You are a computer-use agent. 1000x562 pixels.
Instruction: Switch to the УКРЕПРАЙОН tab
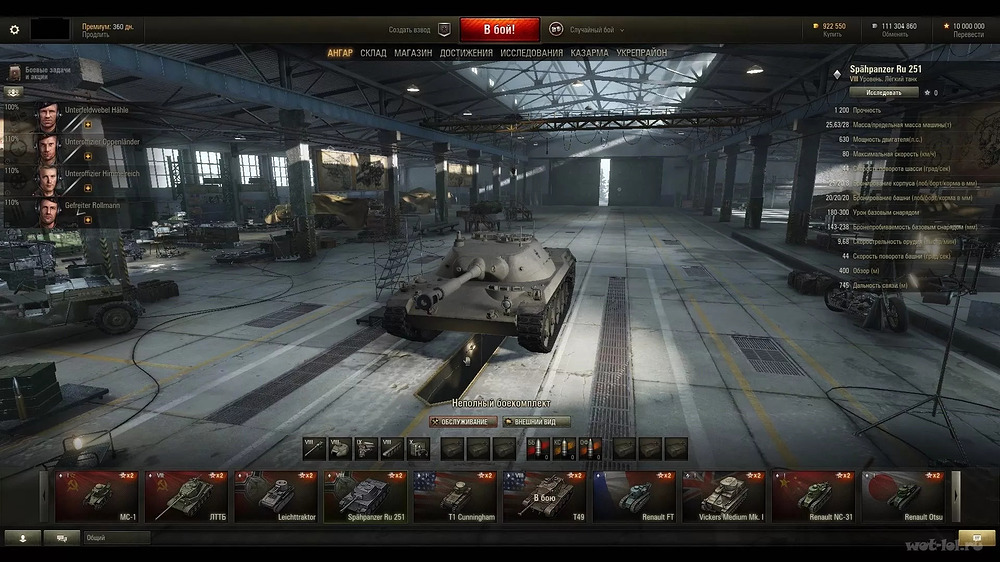641,53
